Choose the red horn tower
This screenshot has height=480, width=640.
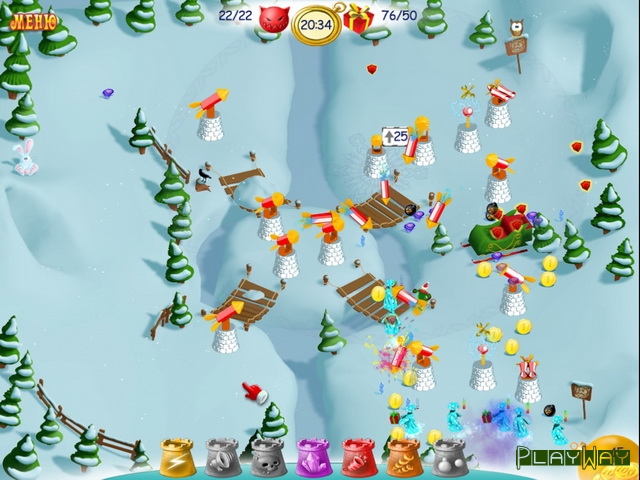point(358,457)
